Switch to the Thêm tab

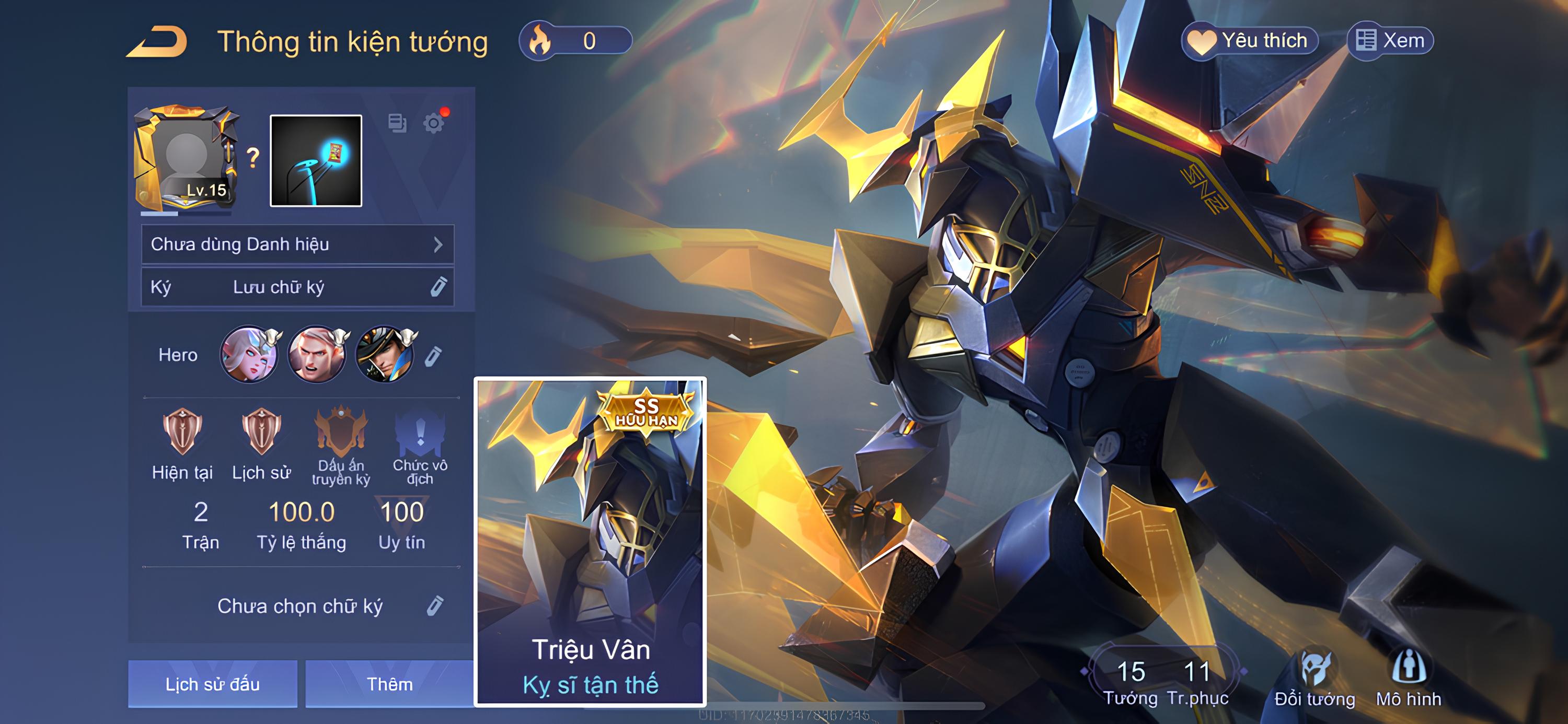click(389, 684)
